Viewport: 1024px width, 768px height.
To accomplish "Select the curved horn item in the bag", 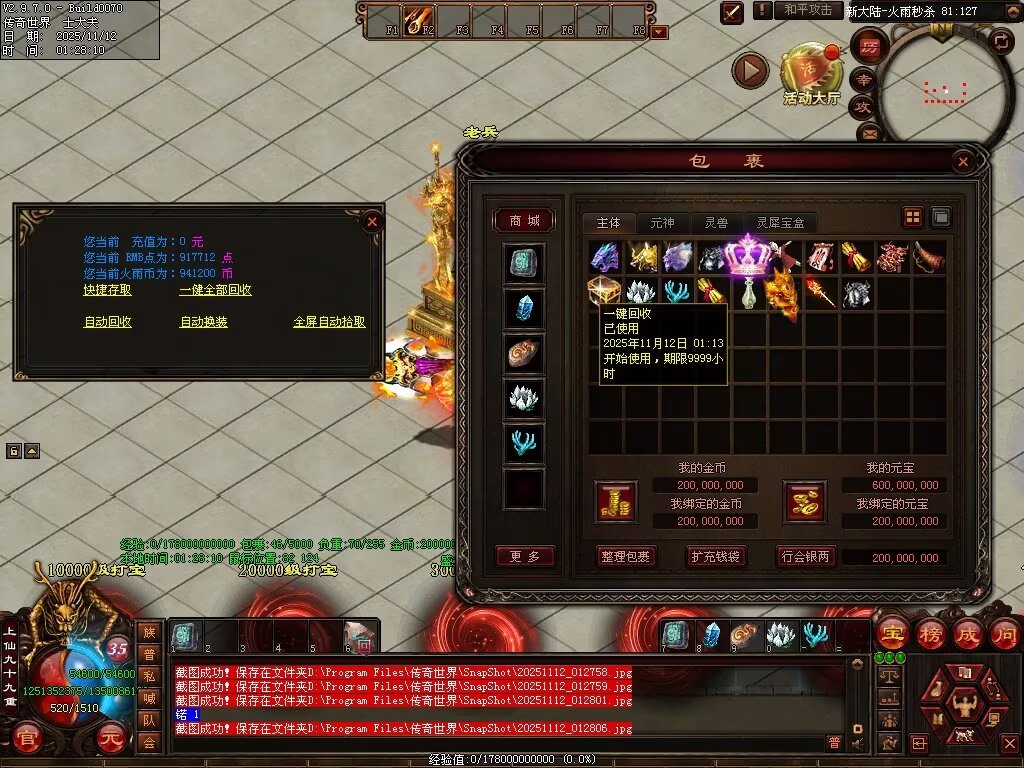I will point(928,257).
